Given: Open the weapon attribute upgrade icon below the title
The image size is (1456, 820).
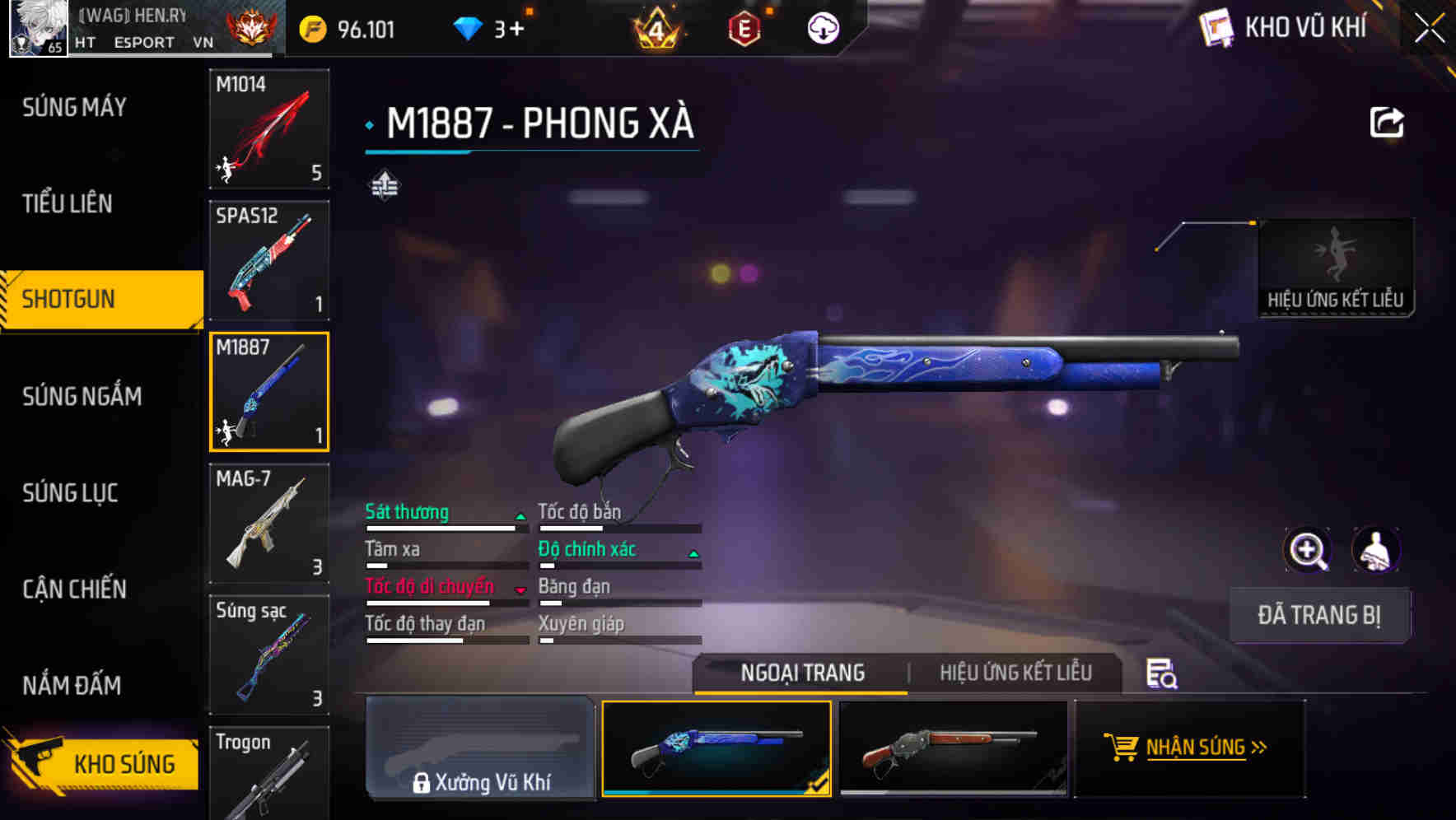Looking at the screenshot, I should (384, 186).
